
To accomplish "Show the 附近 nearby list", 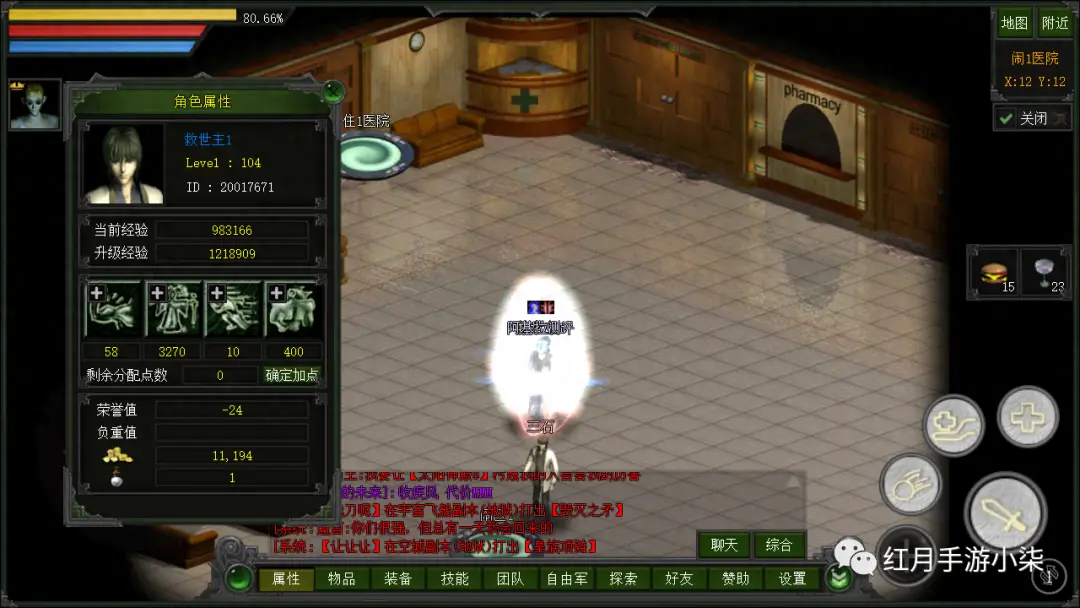I will [x=1055, y=23].
